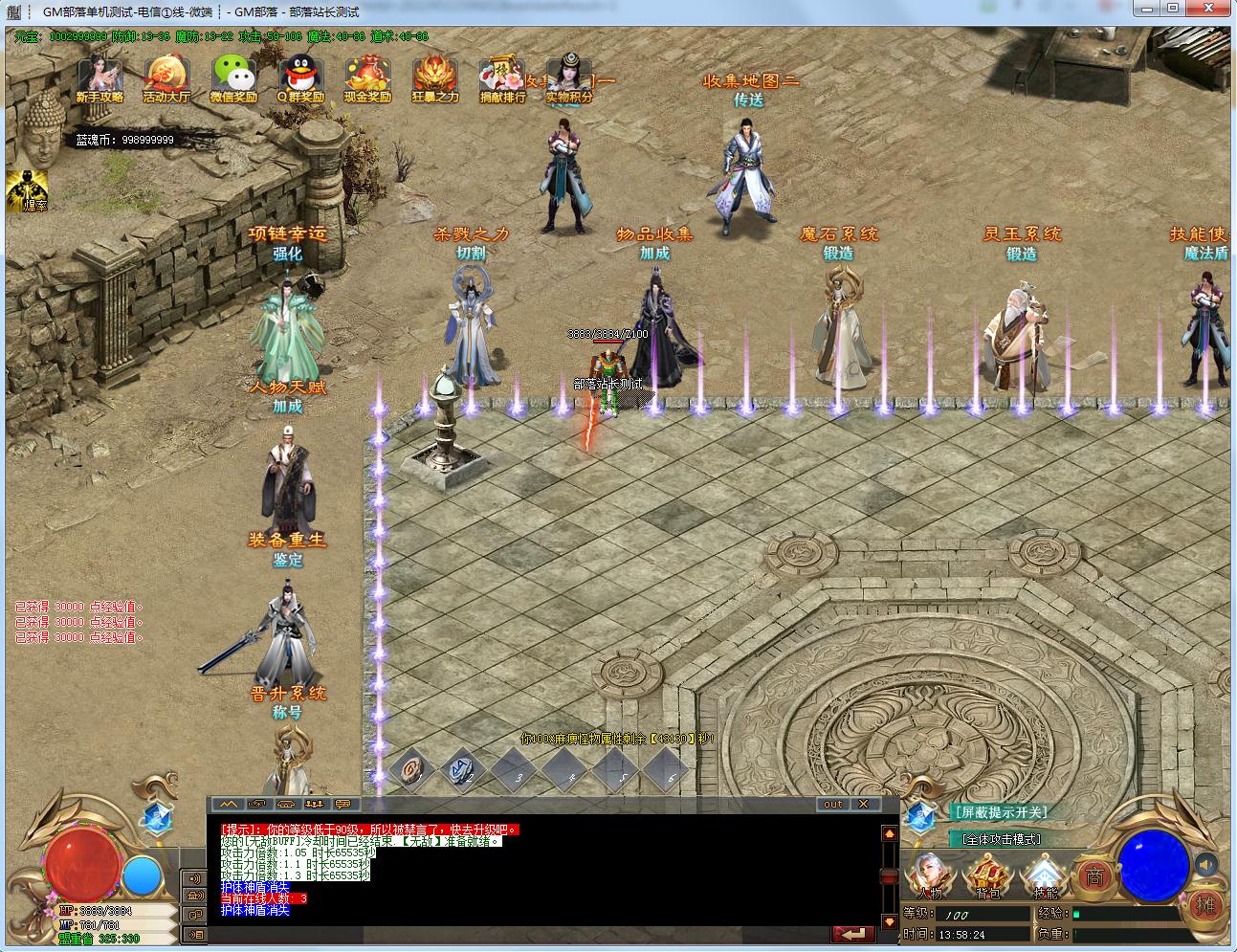This screenshot has height=952, width=1237.
Task: Open the 背包 backpack
Action: [x=986, y=875]
